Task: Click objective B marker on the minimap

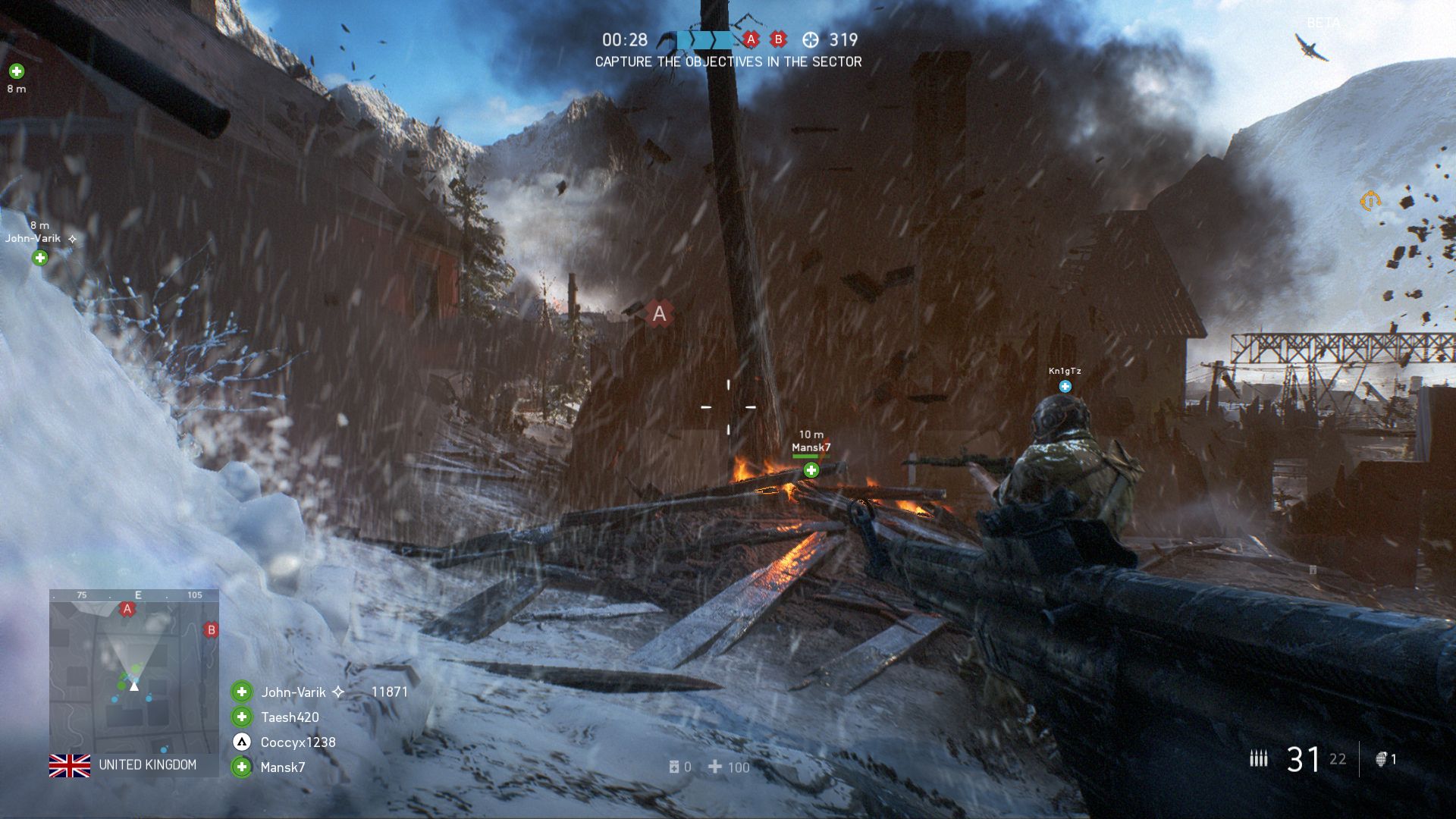Action: click(x=210, y=629)
